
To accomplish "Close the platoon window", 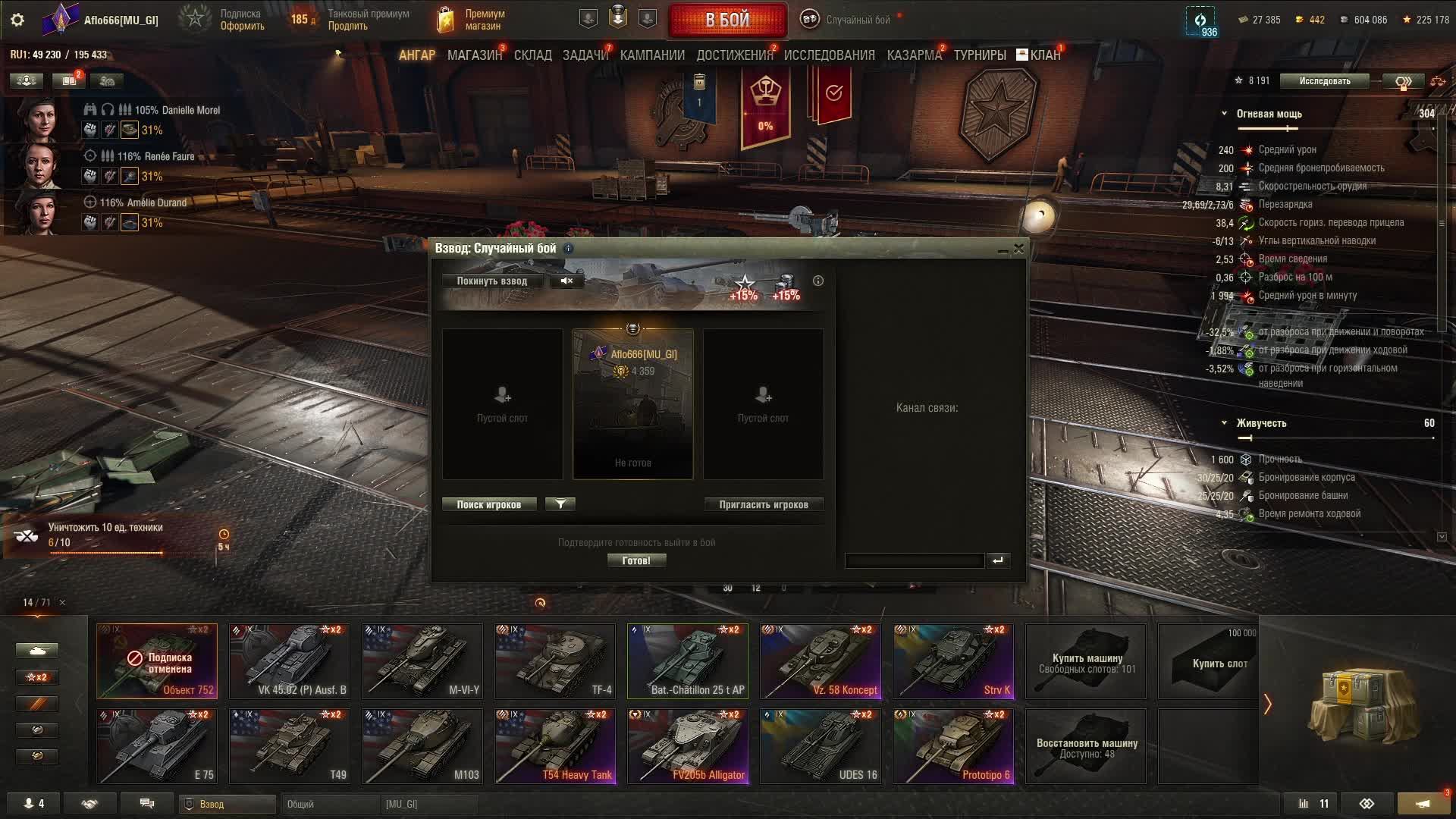I will pyautogui.click(x=1019, y=249).
